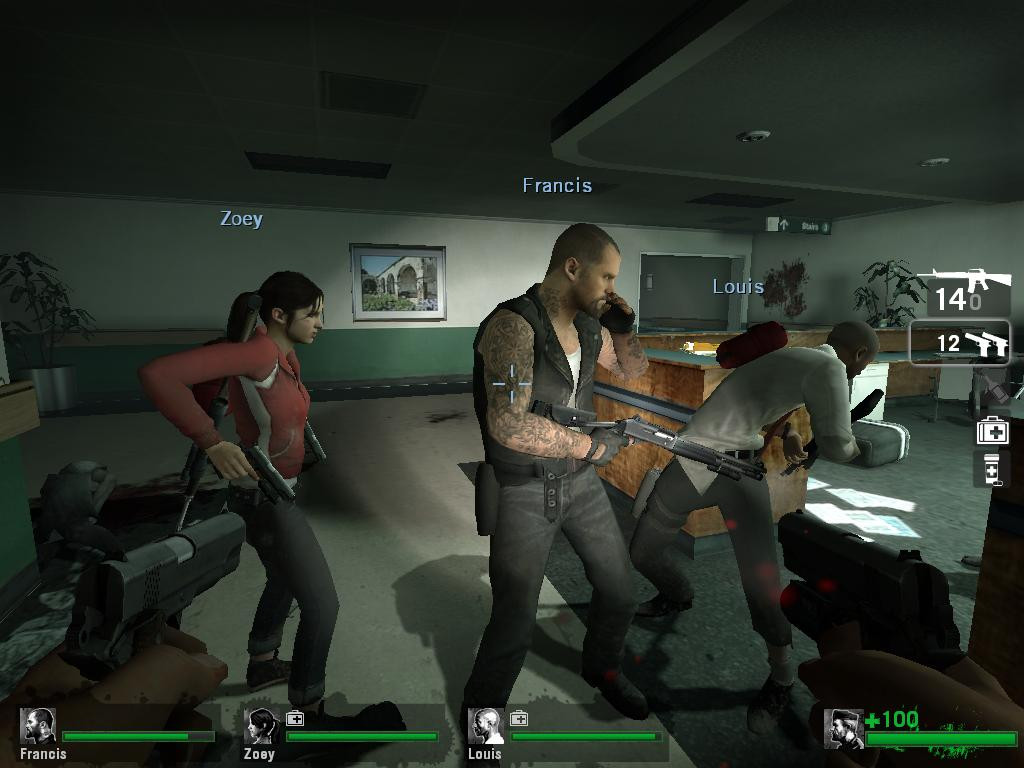1024x768 pixels.
Task: Click Zoey's teammate portrait
Action: [261, 726]
